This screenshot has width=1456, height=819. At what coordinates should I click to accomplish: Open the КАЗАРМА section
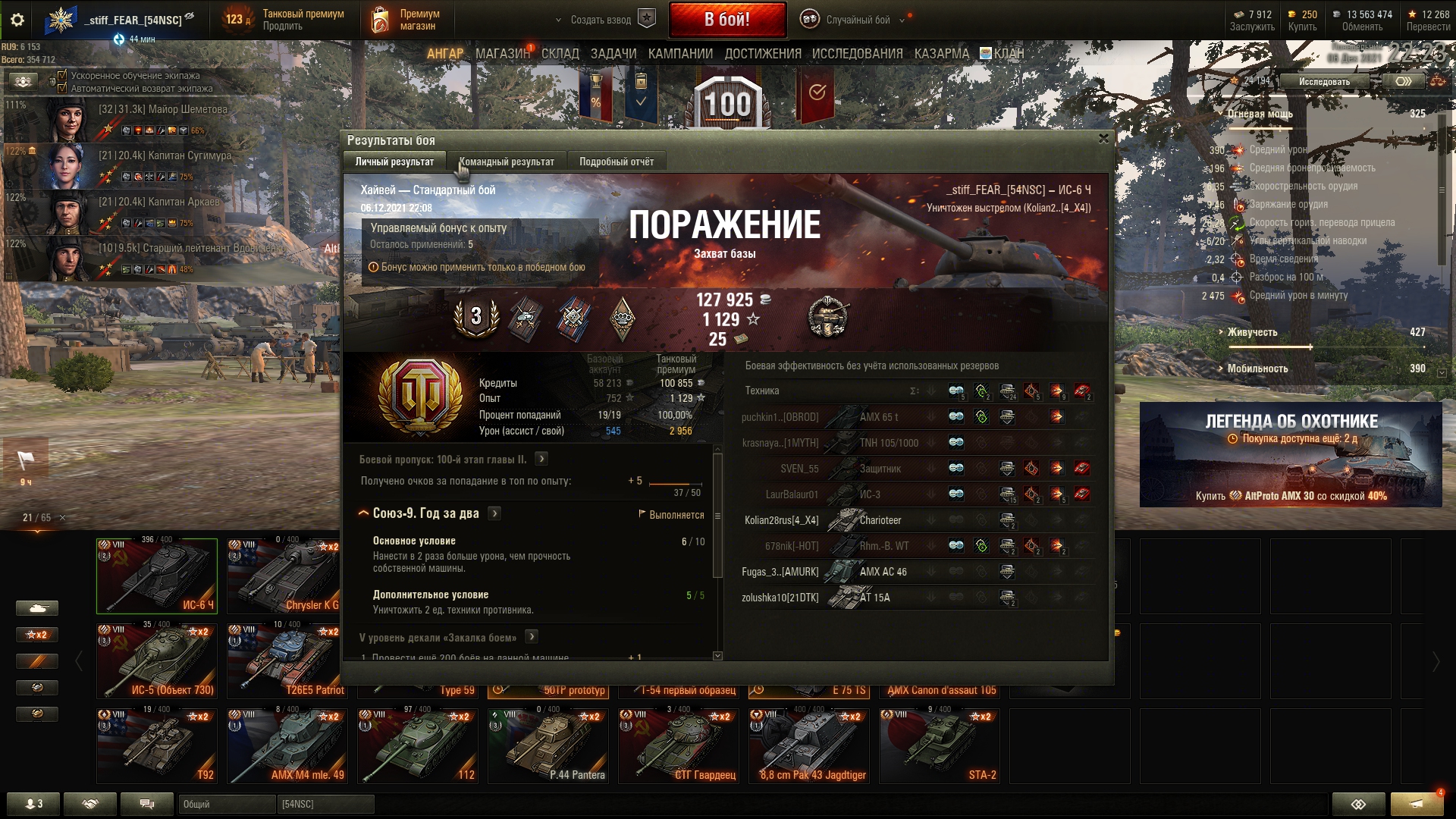point(941,54)
